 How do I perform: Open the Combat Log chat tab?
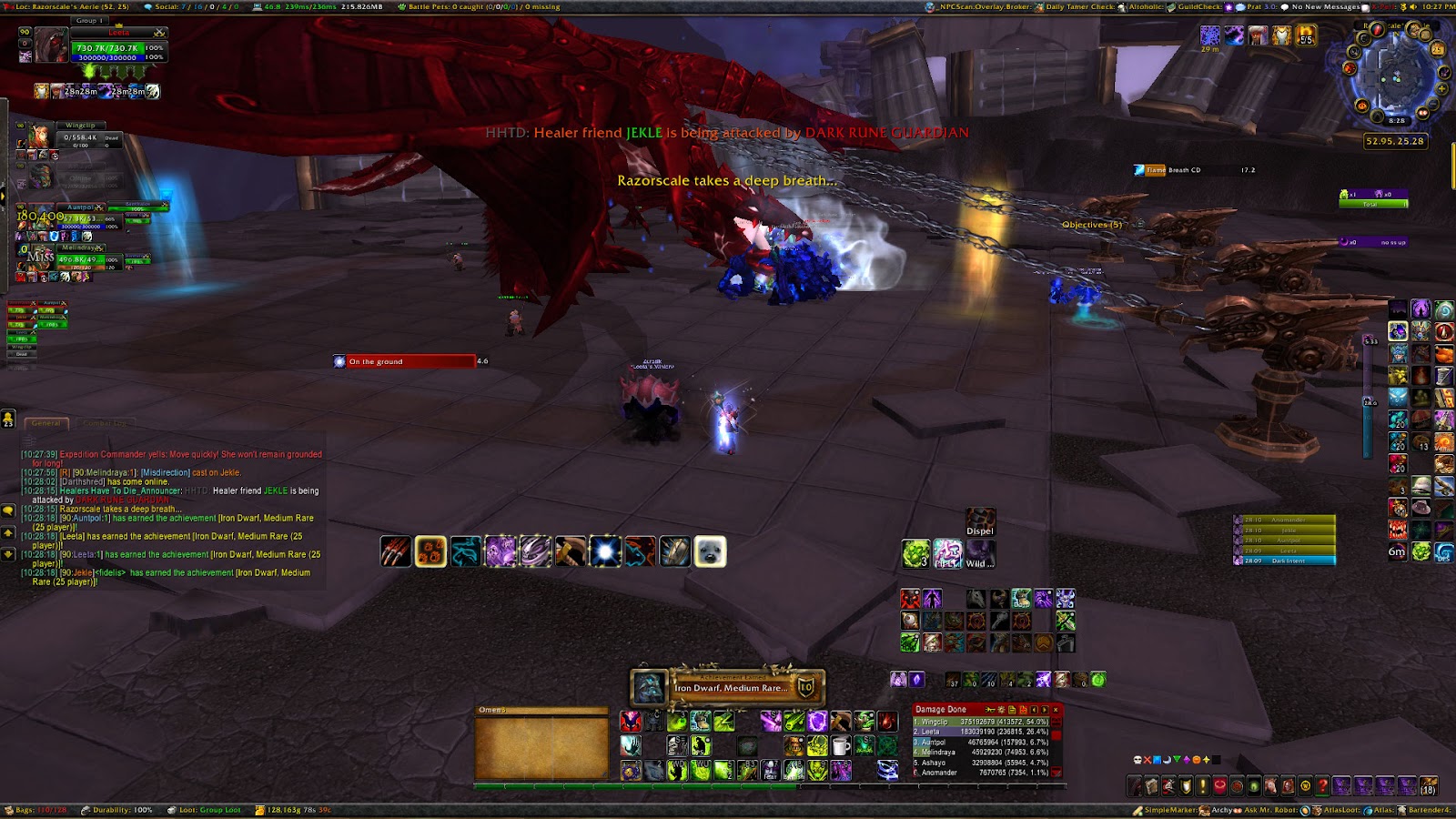(105, 423)
